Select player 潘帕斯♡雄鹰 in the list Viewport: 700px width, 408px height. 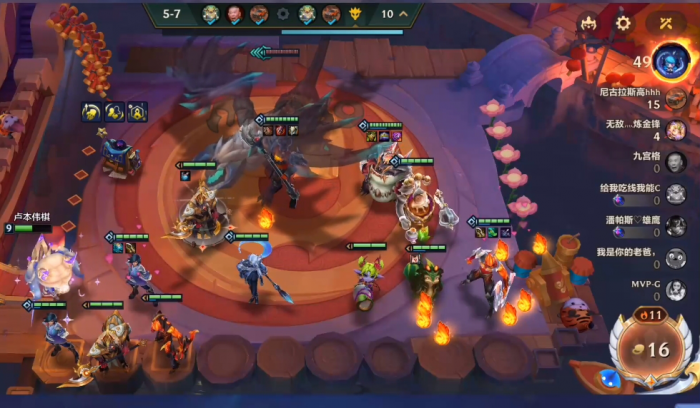676,226
